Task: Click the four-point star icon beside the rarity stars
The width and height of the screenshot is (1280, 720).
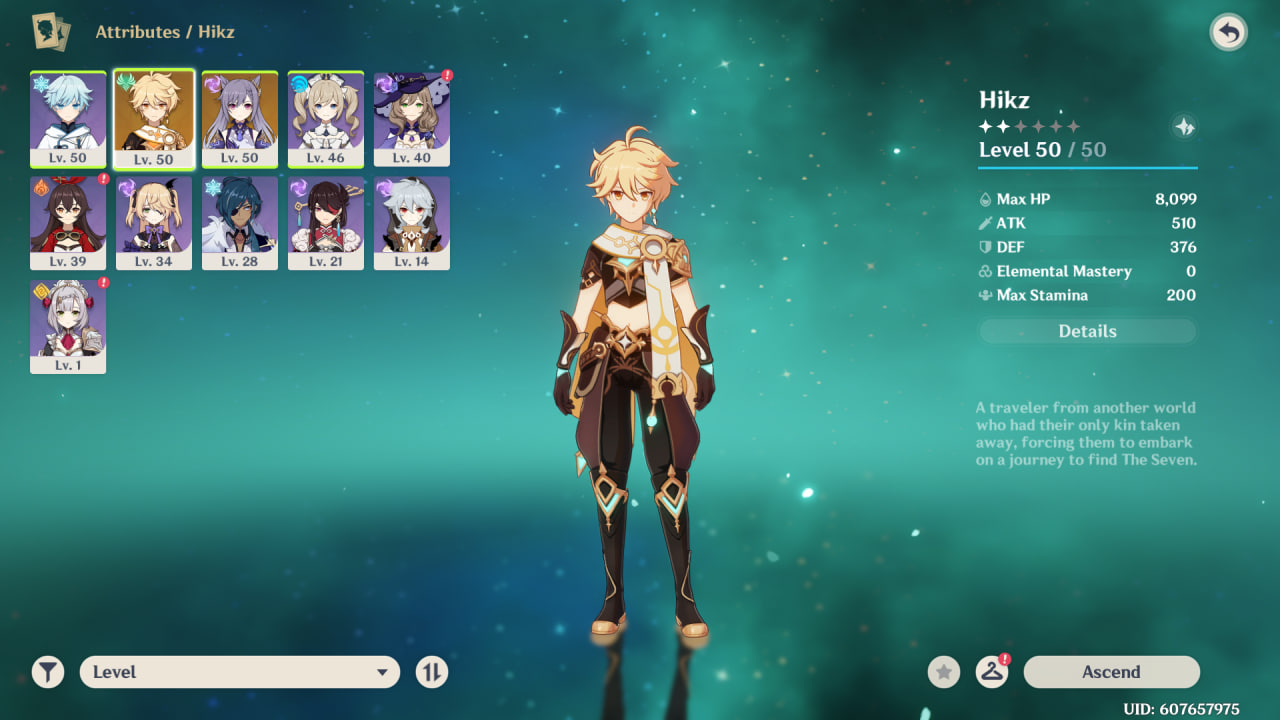Action: [1184, 127]
